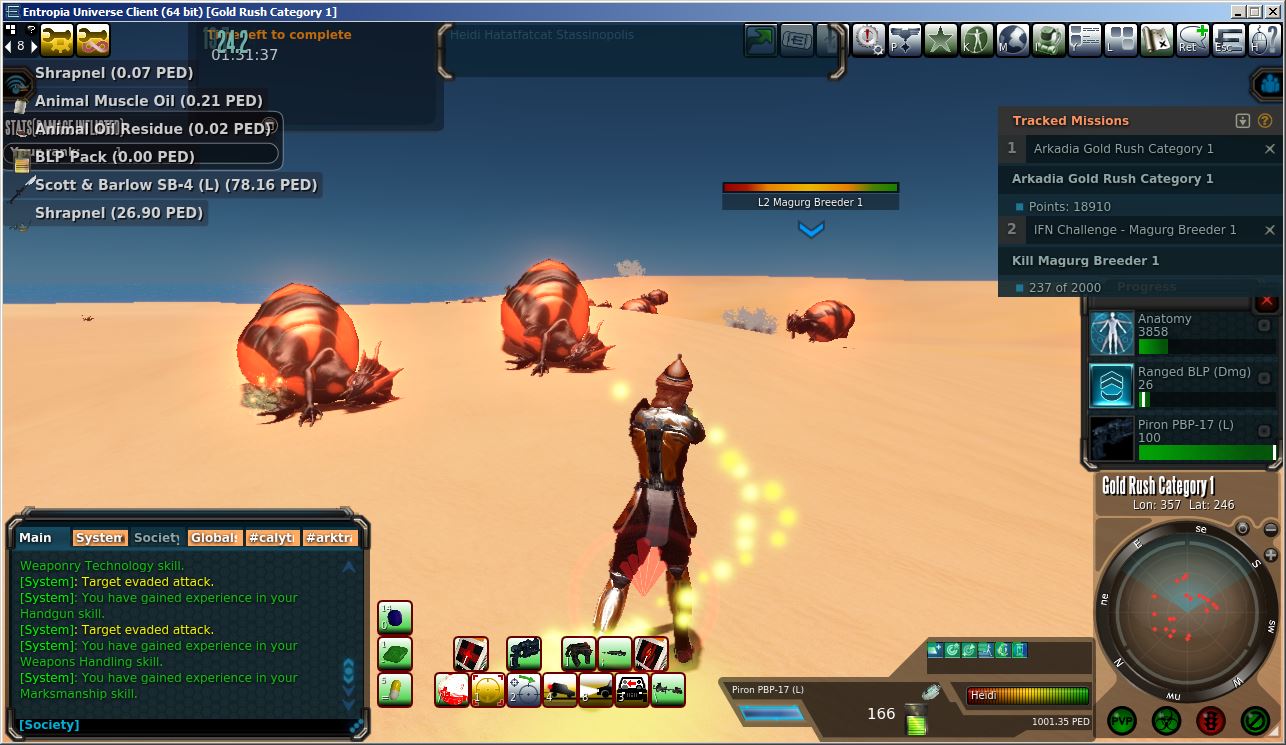The height and width of the screenshot is (745, 1286).
Task: Open the inventory backpack icon
Action: pos(1049,41)
